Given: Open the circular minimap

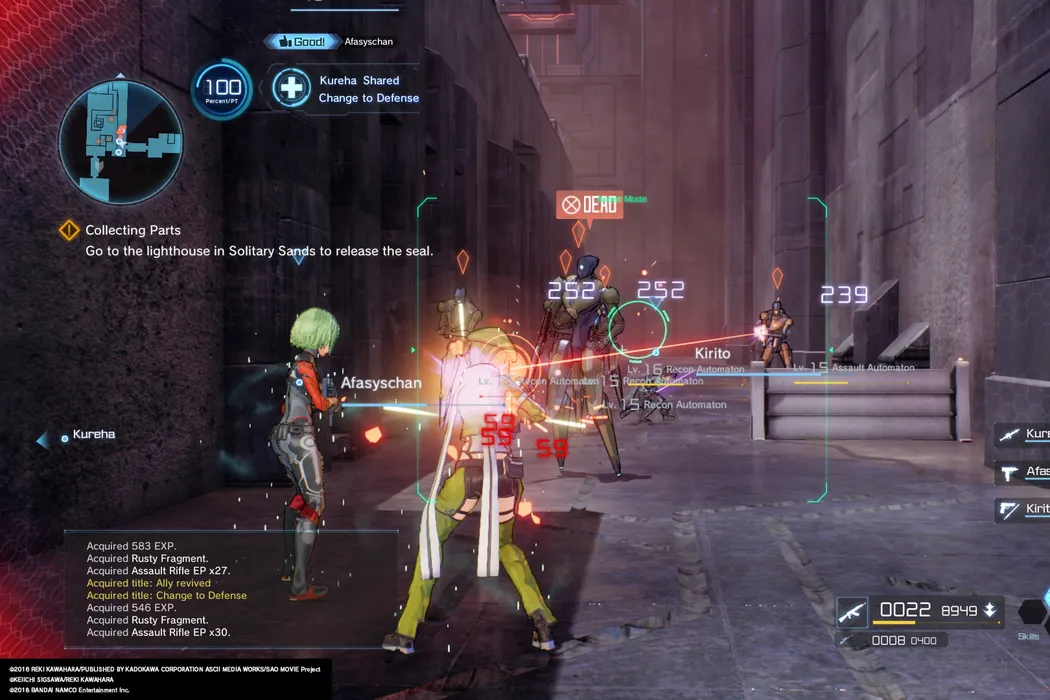Looking at the screenshot, I should pyautogui.click(x=120, y=141).
